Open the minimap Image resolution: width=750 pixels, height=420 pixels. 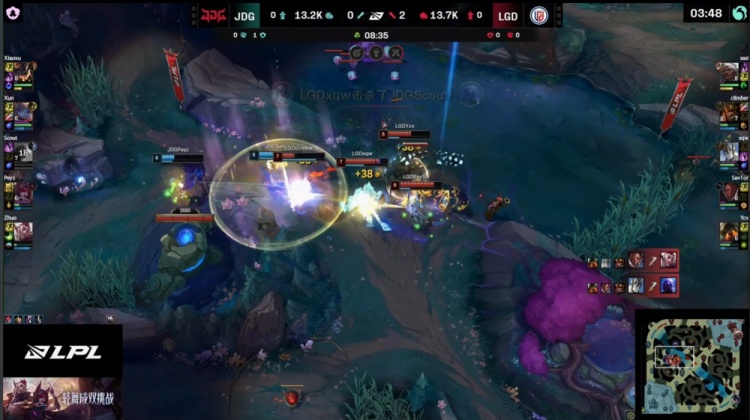pos(692,364)
